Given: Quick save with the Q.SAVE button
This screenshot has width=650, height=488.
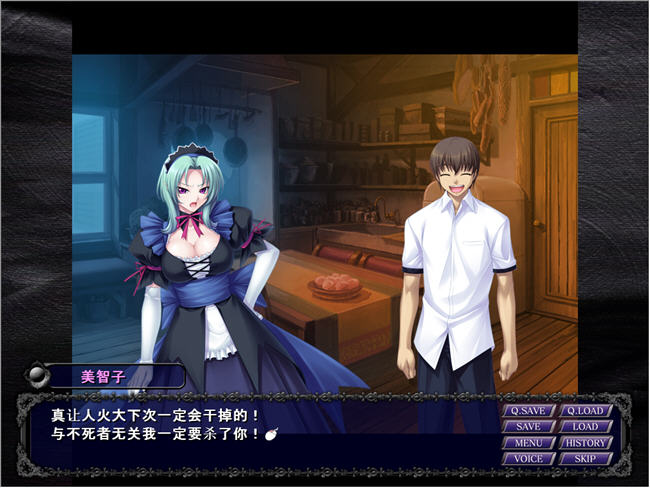Looking at the screenshot, I should pos(529,410).
